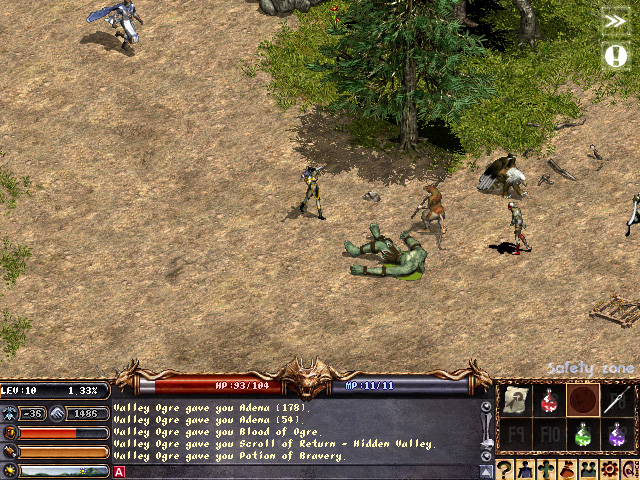Click the chat input field

[x=300, y=471]
